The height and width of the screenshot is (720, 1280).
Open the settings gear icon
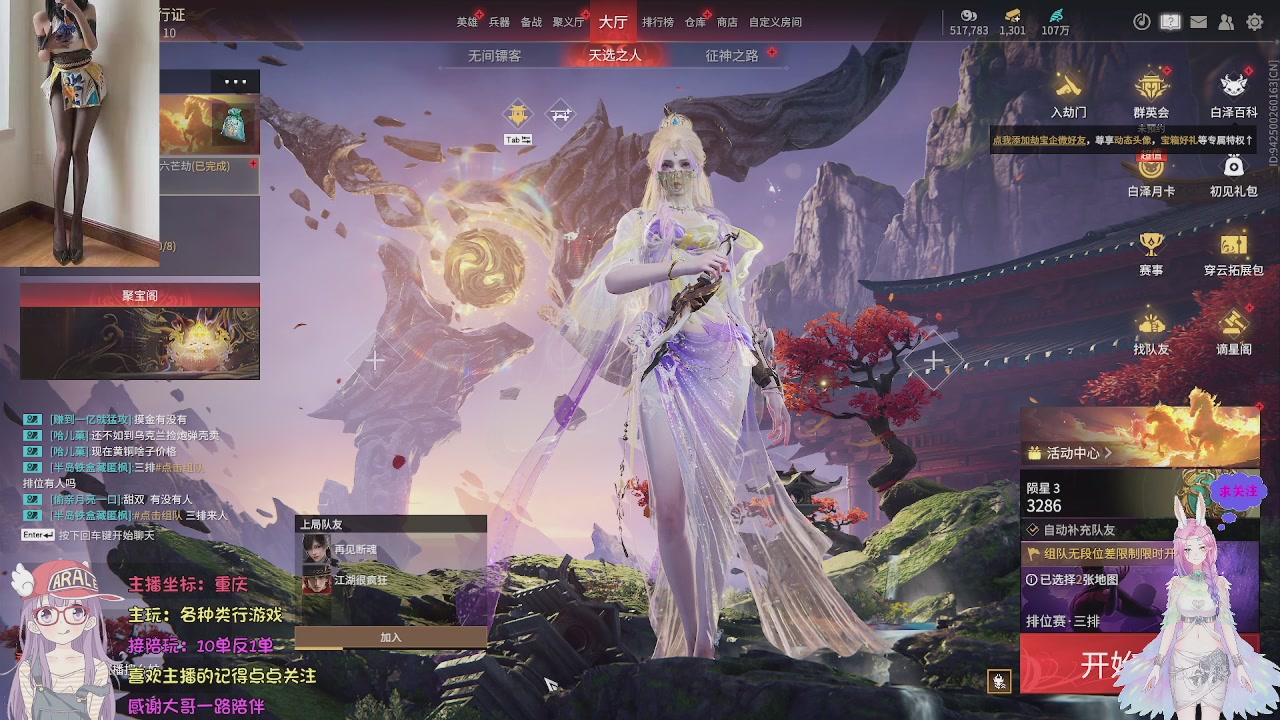tap(1254, 22)
